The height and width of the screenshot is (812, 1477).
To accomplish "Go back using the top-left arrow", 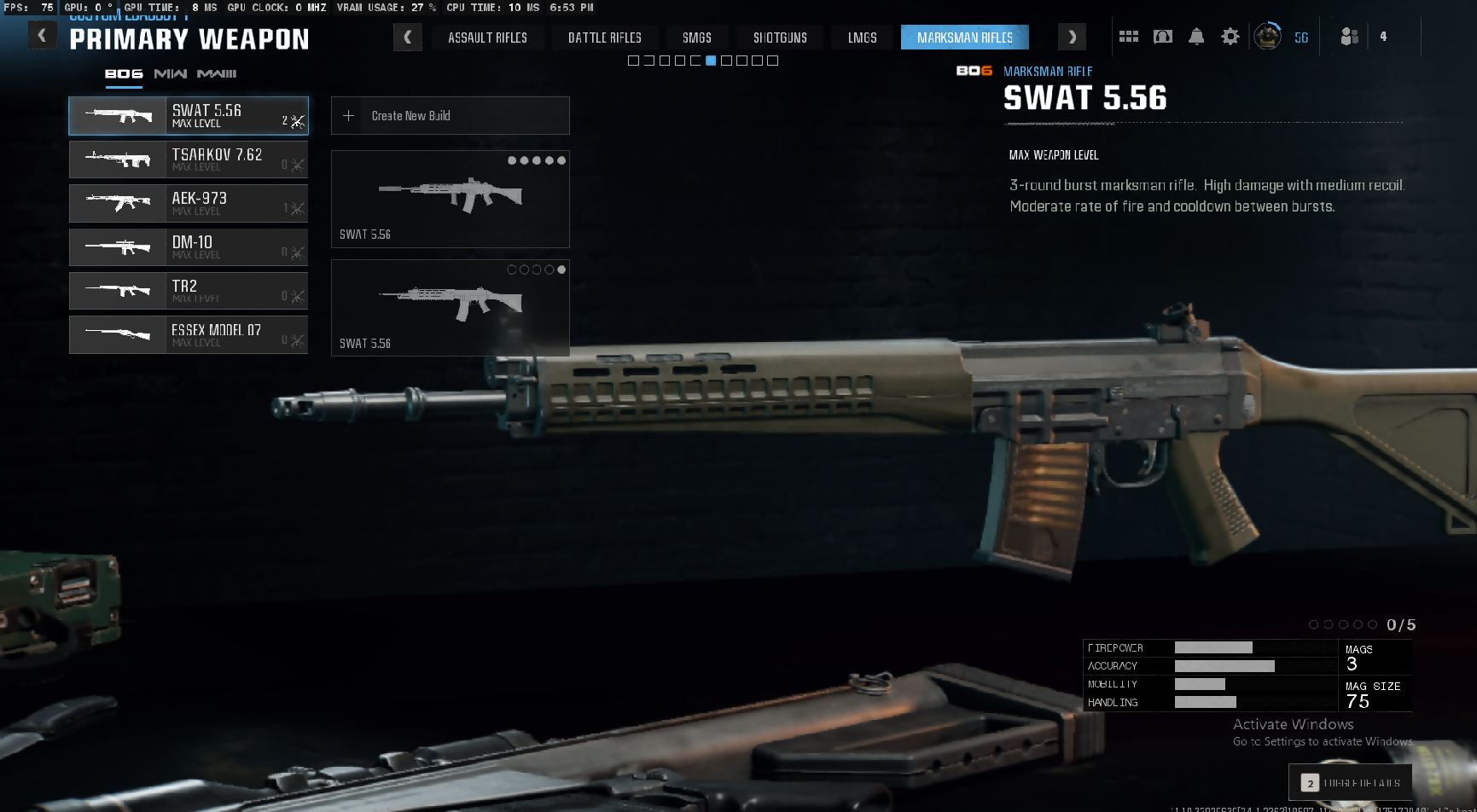I will 42,36.
